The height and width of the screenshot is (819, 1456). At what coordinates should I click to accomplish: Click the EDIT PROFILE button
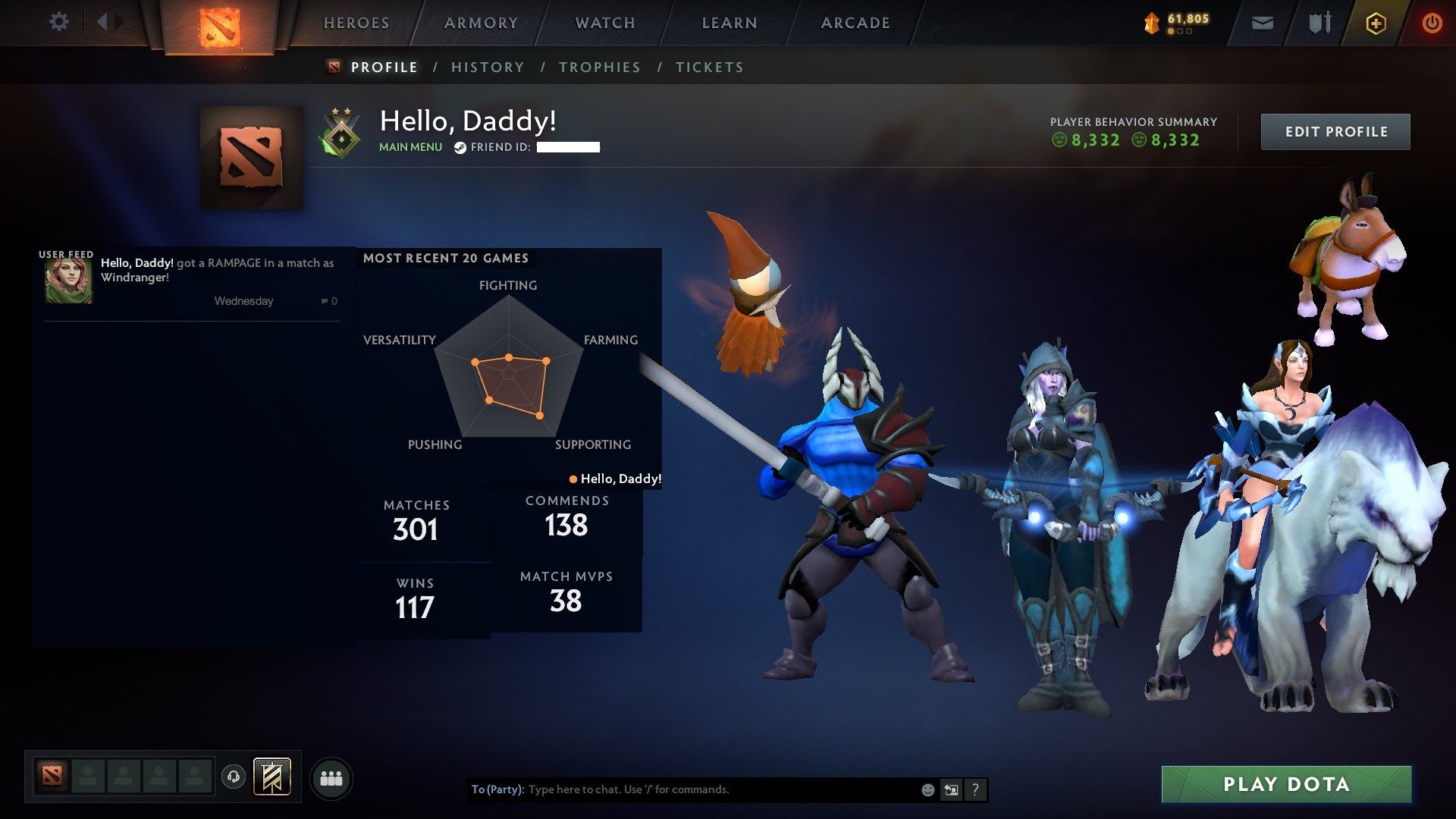point(1335,131)
